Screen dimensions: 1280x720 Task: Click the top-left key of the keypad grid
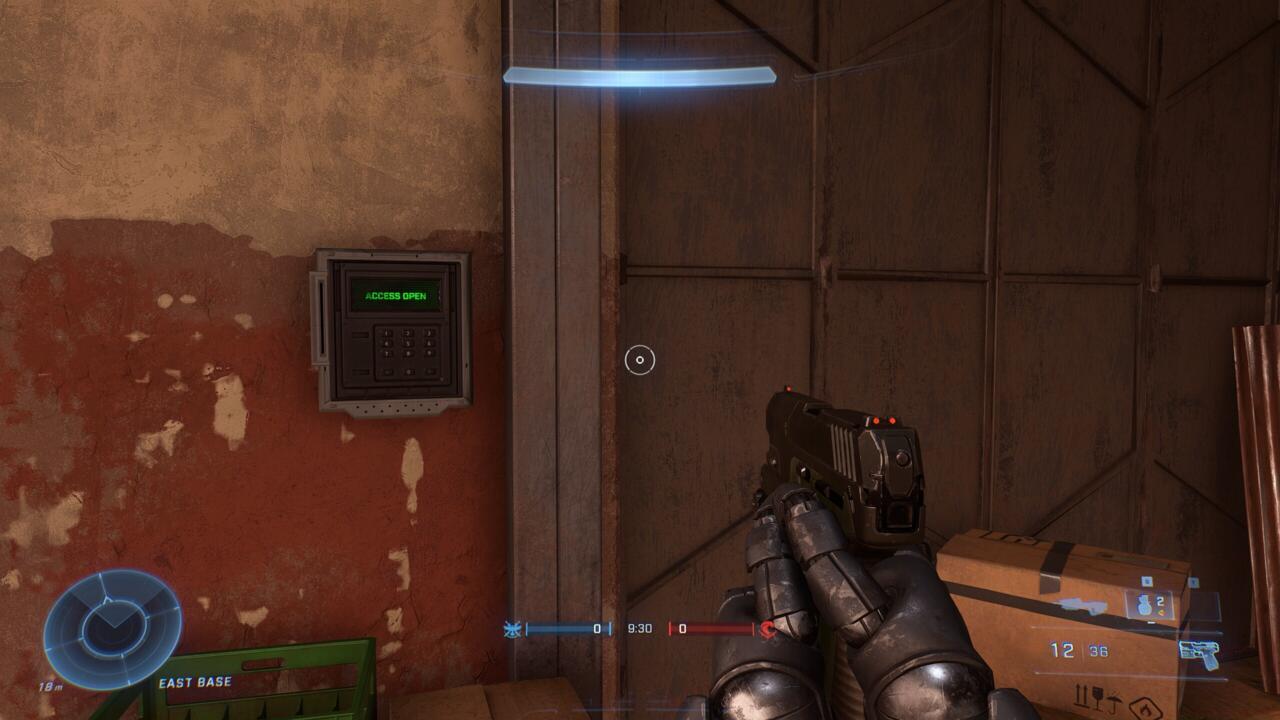(x=386, y=332)
